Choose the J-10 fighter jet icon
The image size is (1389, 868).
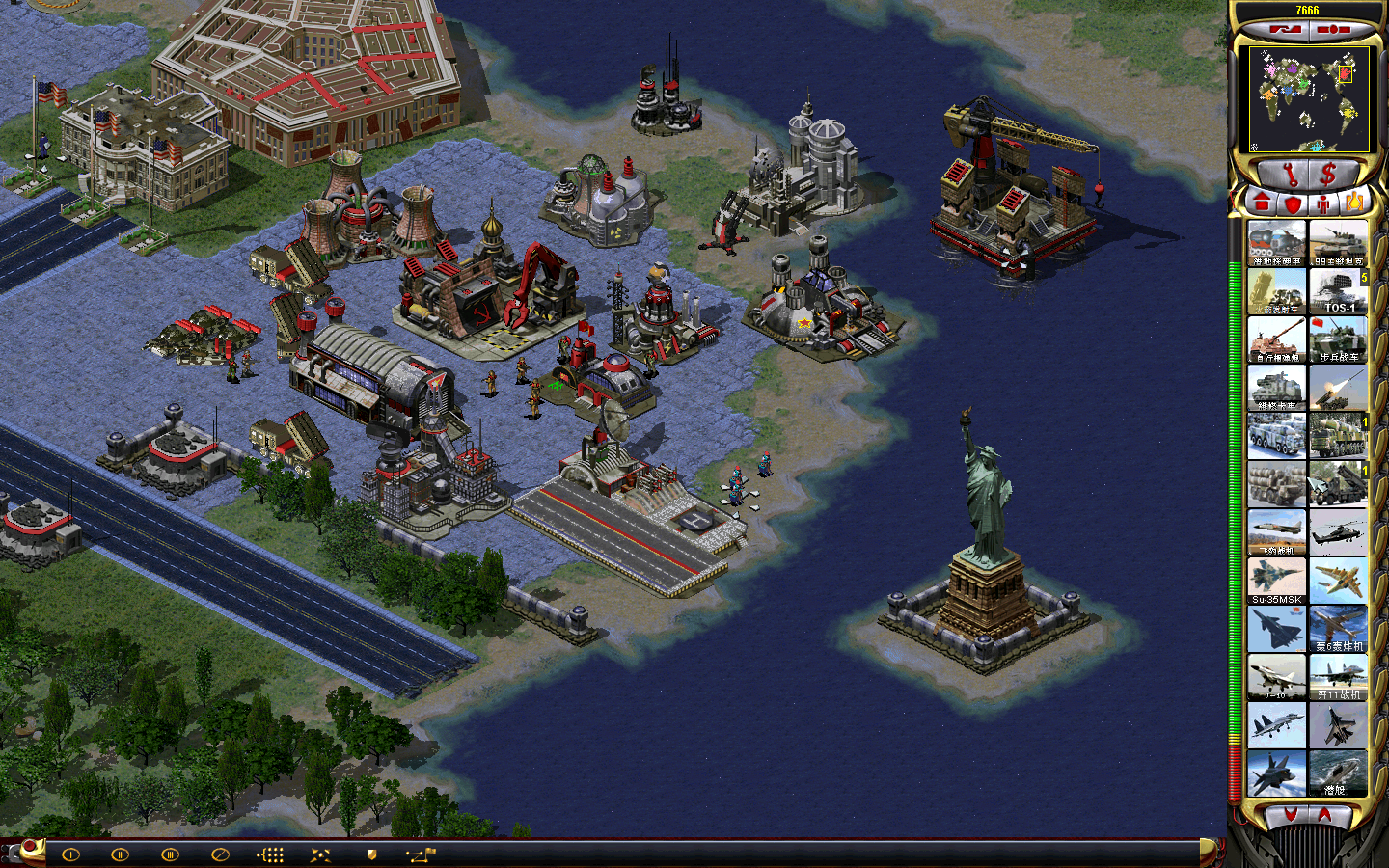(x=1276, y=677)
